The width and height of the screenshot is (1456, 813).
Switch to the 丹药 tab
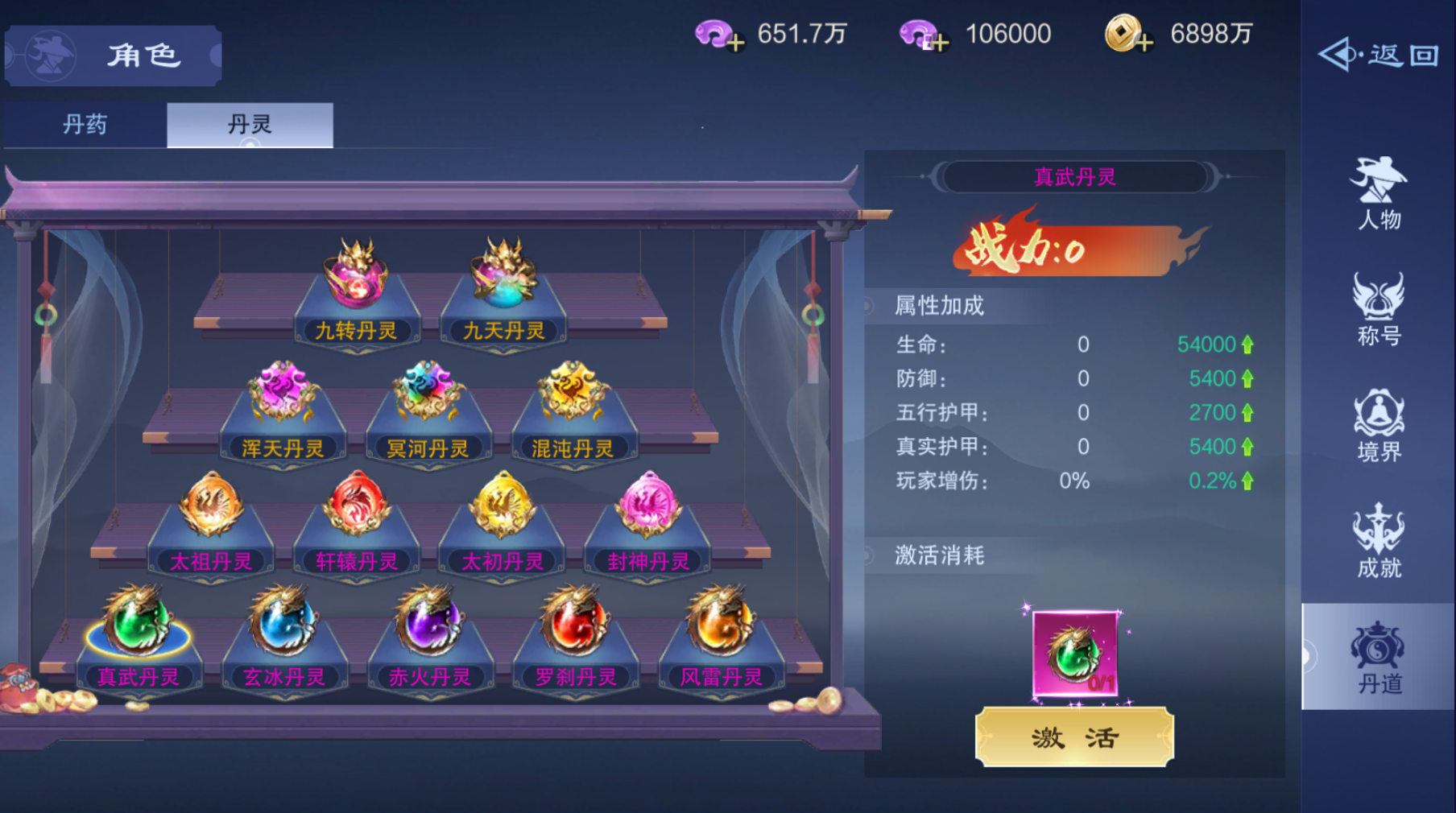83,125
